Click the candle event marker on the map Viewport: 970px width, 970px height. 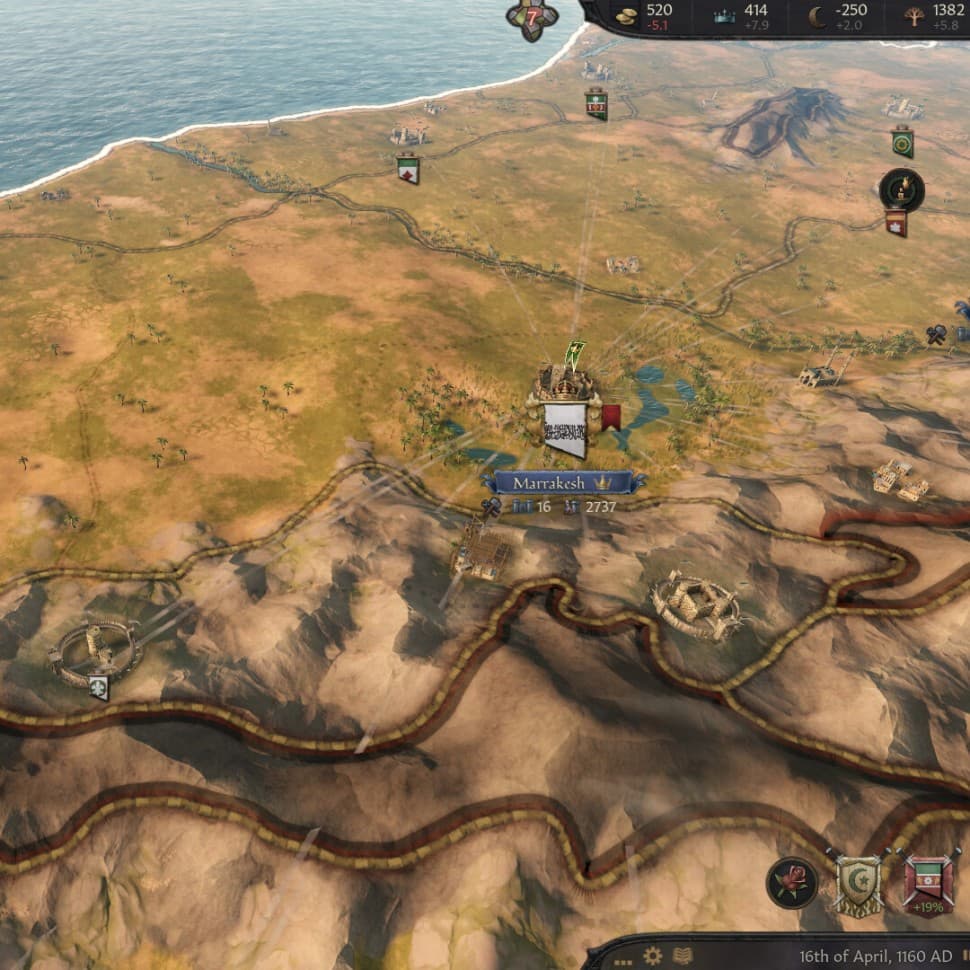pyautogui.click(x=901, y=189)
